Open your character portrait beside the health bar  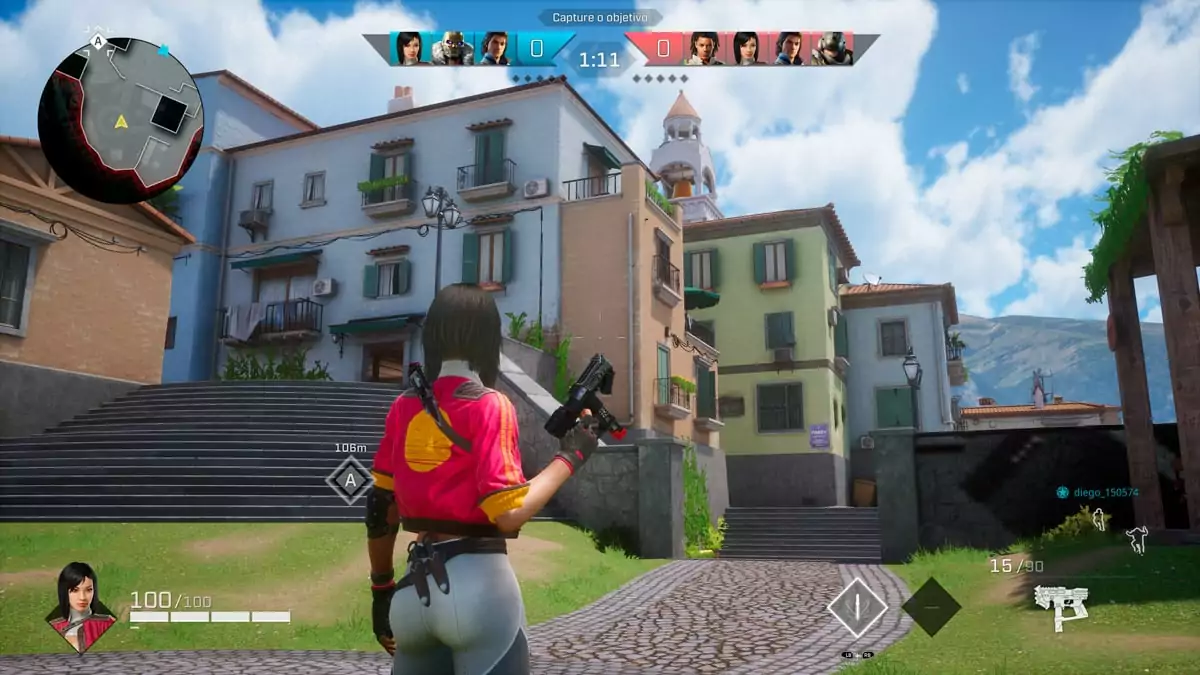coord(82,606)
